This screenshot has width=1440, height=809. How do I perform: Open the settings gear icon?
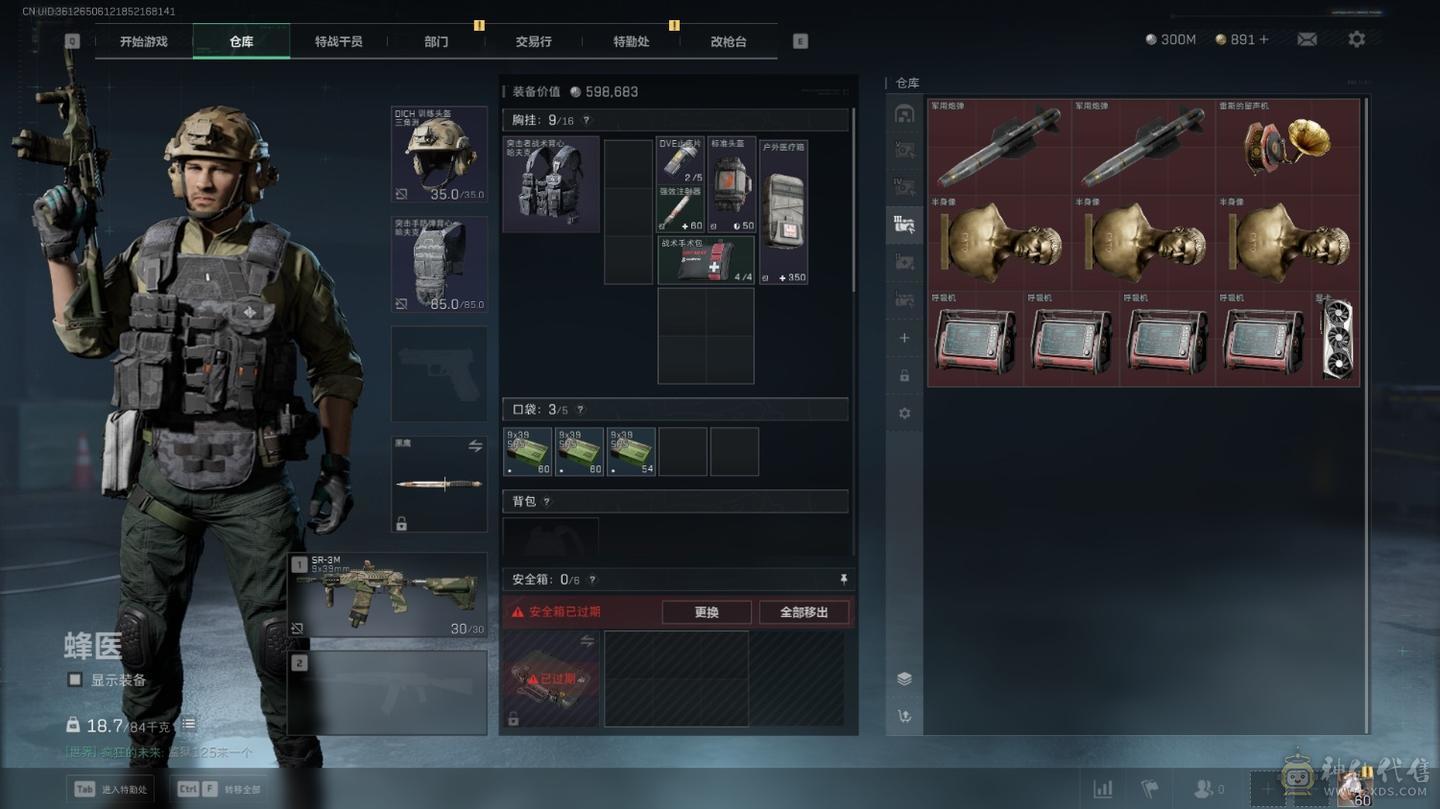pyautogui.click(x=1356, y=39)
